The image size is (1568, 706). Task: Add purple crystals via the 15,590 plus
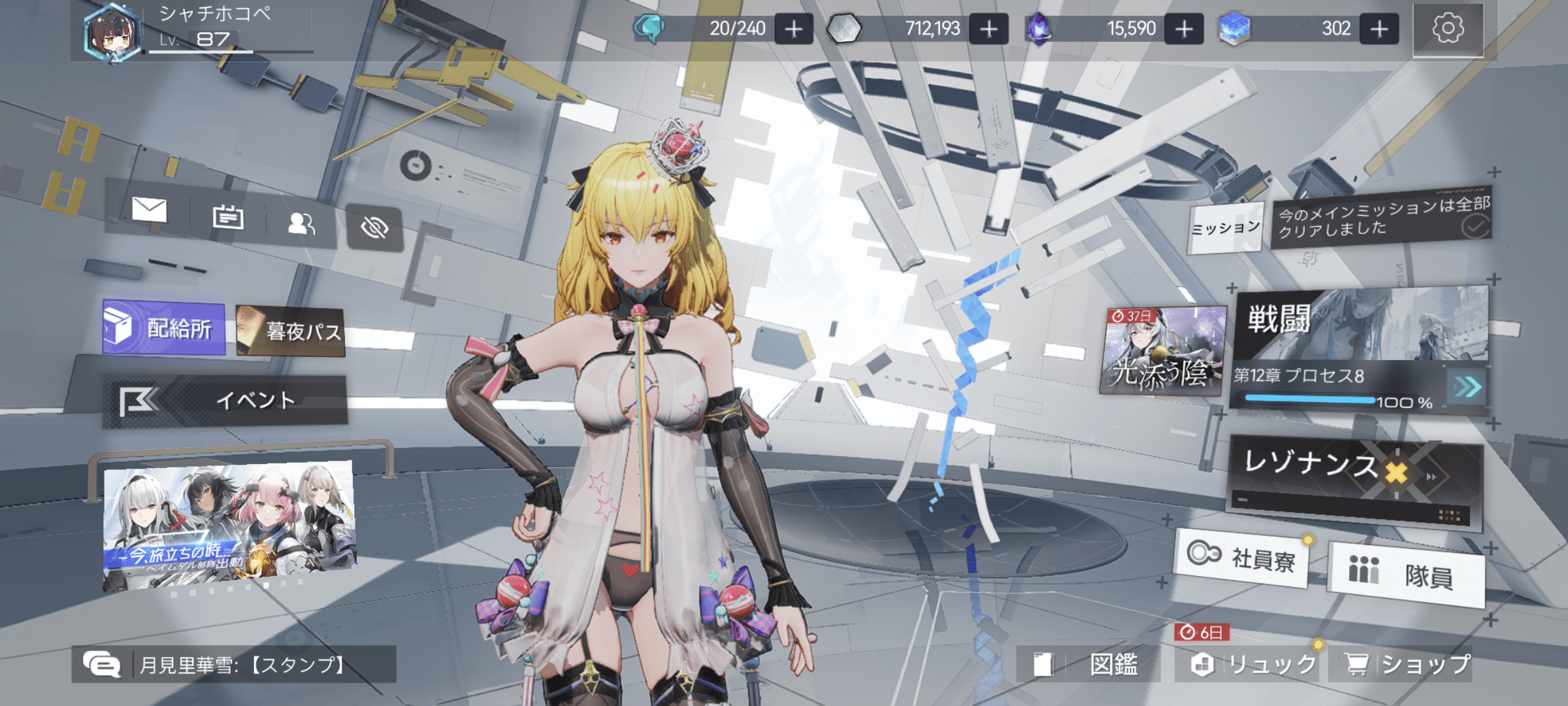pos(1183,29)
